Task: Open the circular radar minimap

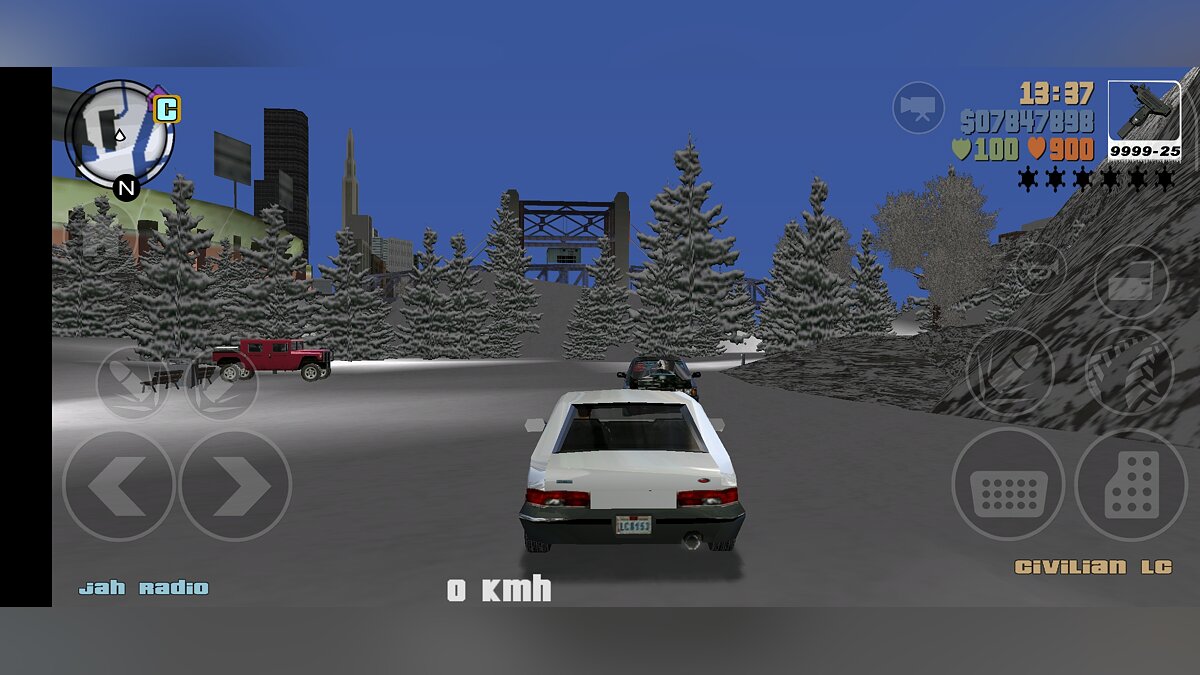Action: (120, 134)
